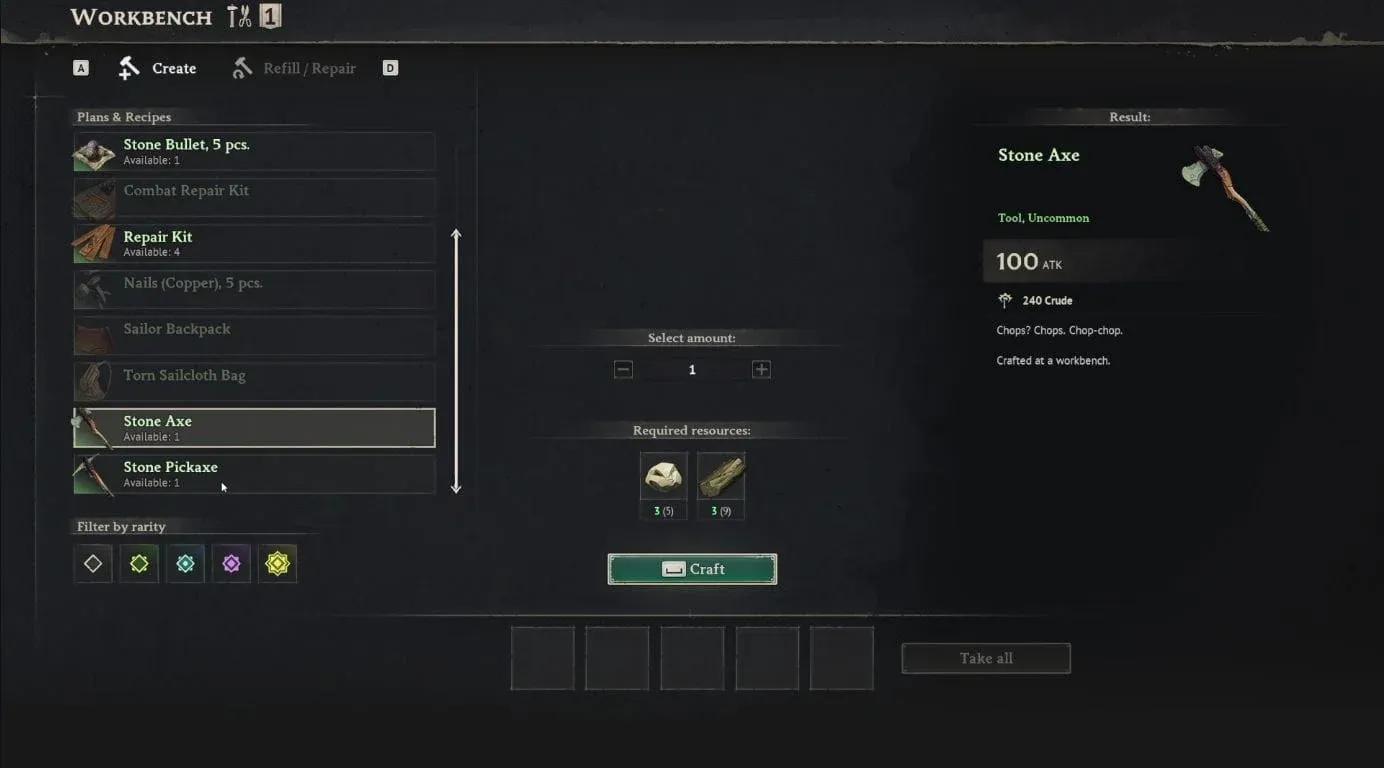The height and width of the screenshot is (768, 1384).
Task: Toggle the legendary gold rarity filter
Action: [277, 563]
